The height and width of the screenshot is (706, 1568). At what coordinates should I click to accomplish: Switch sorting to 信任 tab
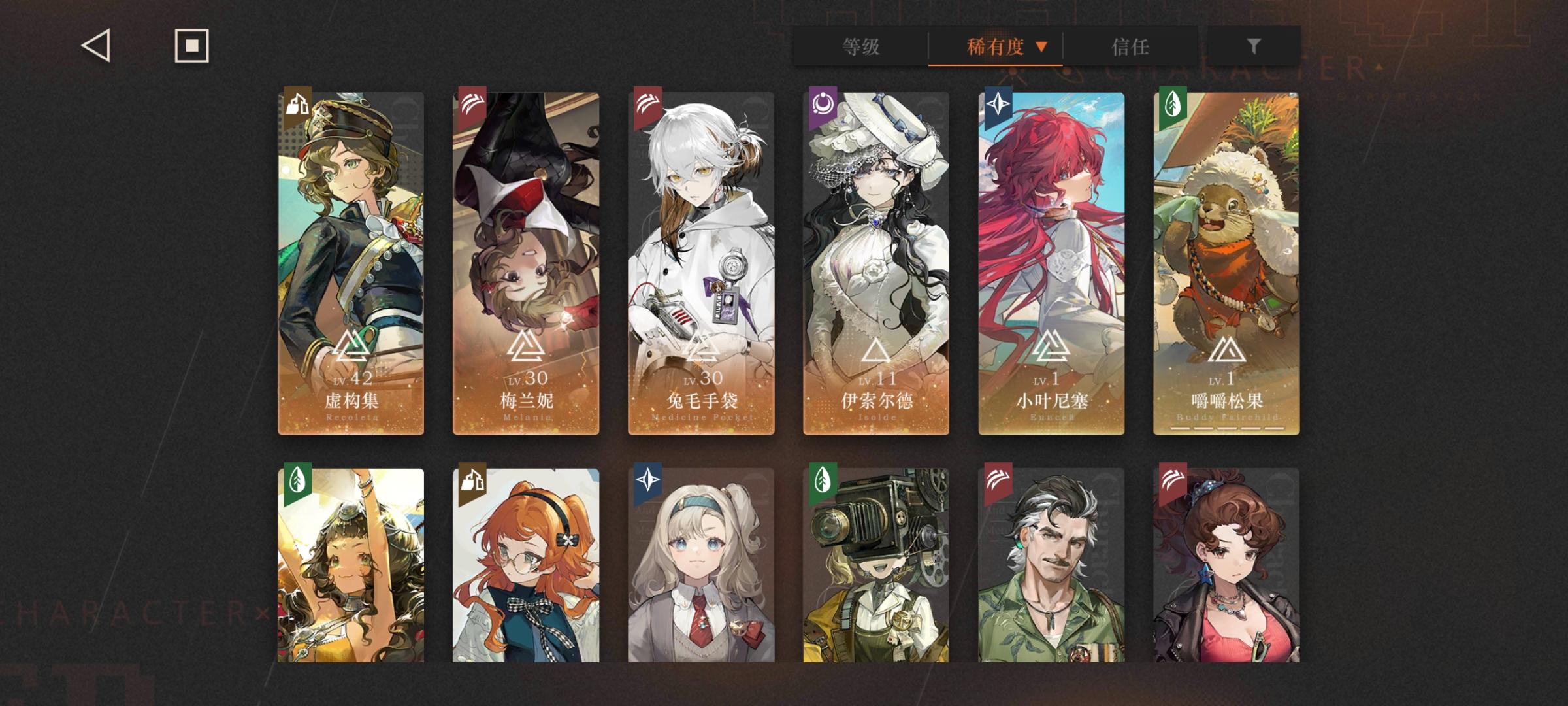click(x=1130, y=46)
